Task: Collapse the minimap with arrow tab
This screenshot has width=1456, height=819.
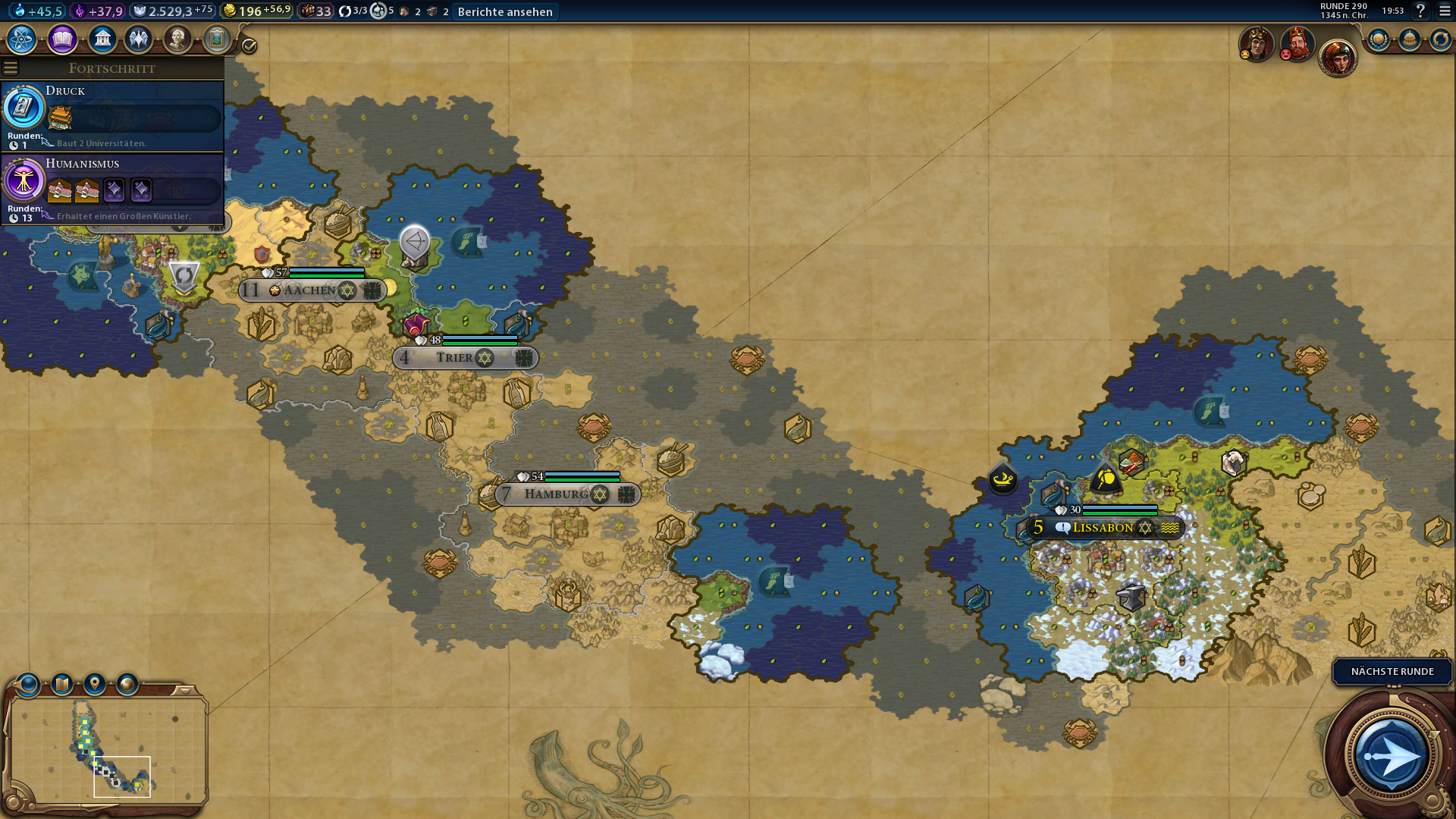Action: point(184,691)
